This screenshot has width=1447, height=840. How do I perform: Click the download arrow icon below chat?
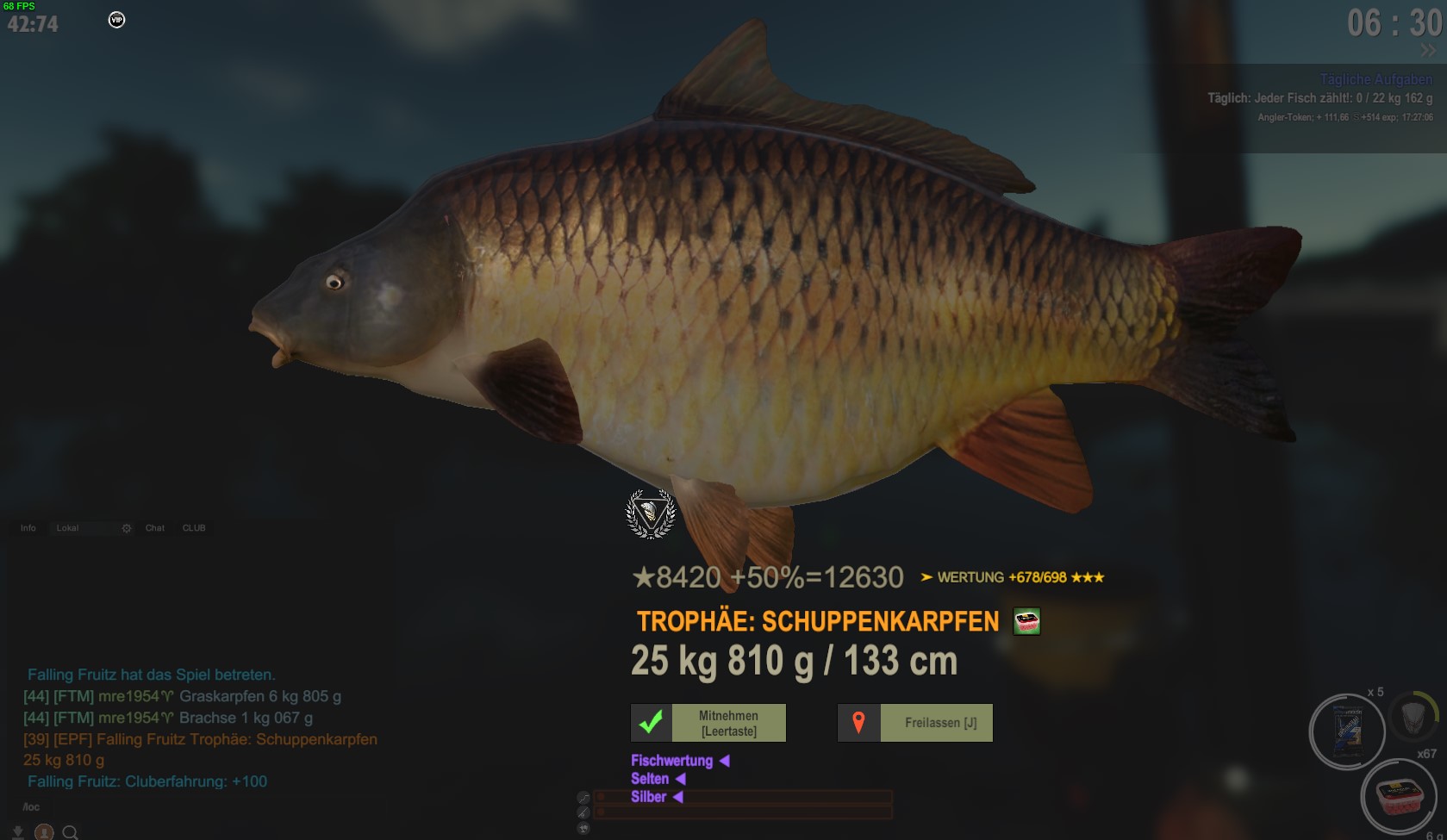click(x=17, y=832)
